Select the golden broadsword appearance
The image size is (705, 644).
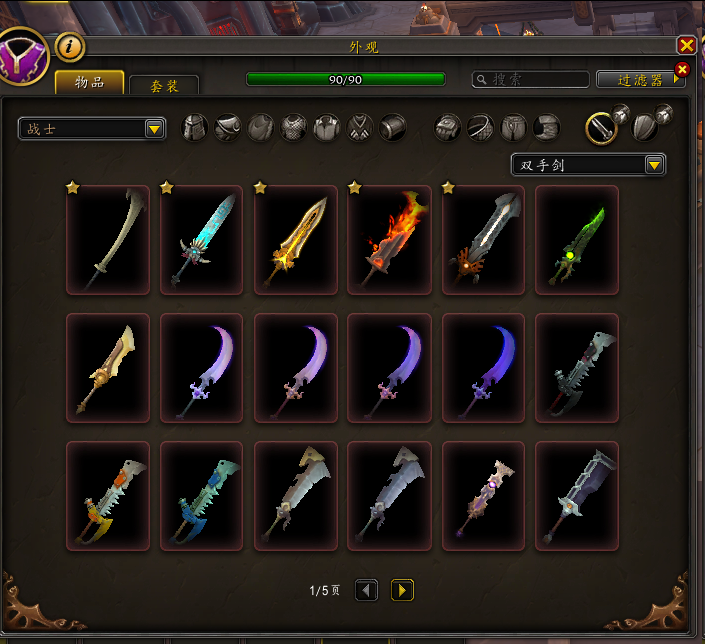point(295,240)
